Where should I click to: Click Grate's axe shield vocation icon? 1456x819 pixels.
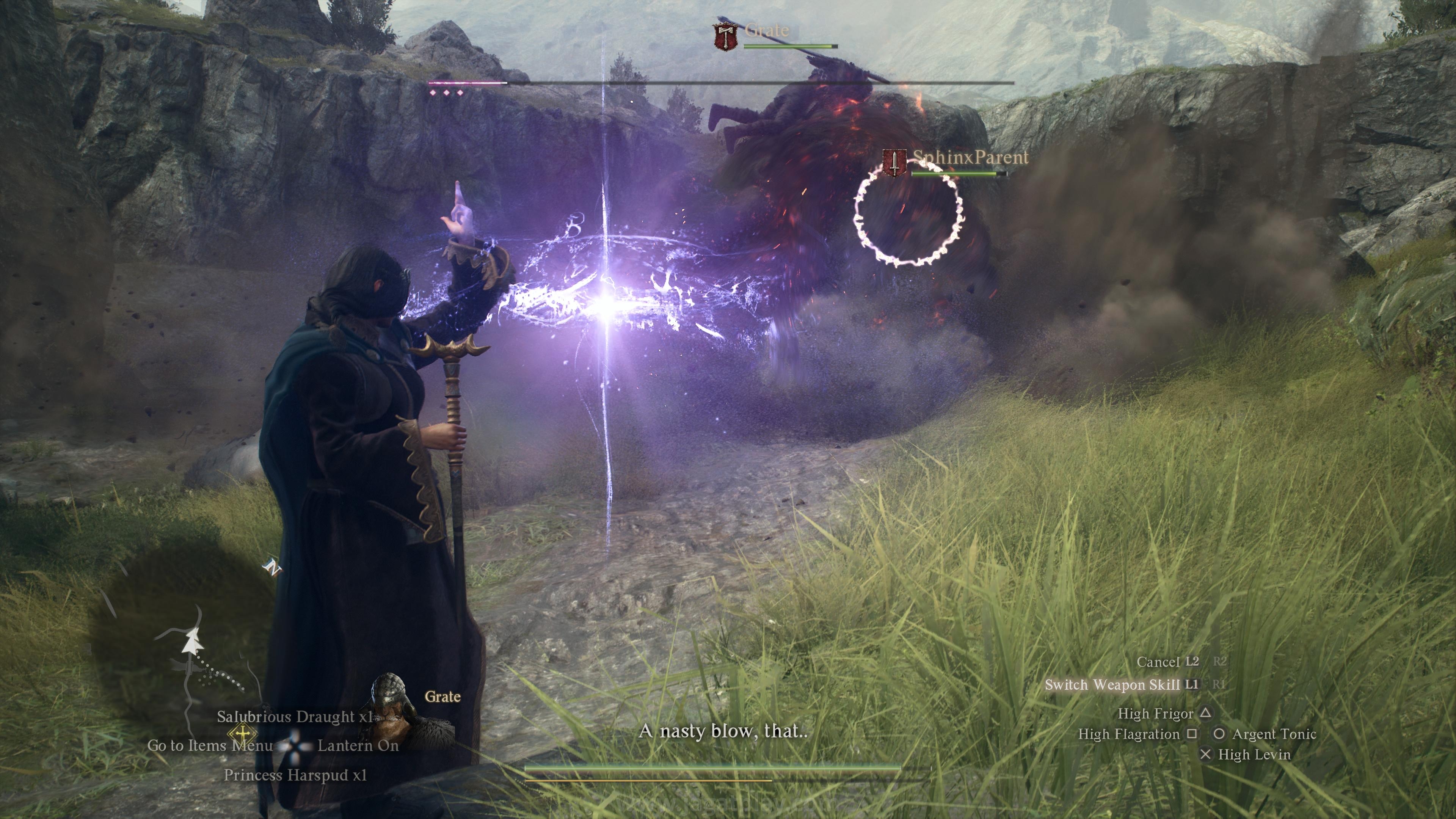726,36
